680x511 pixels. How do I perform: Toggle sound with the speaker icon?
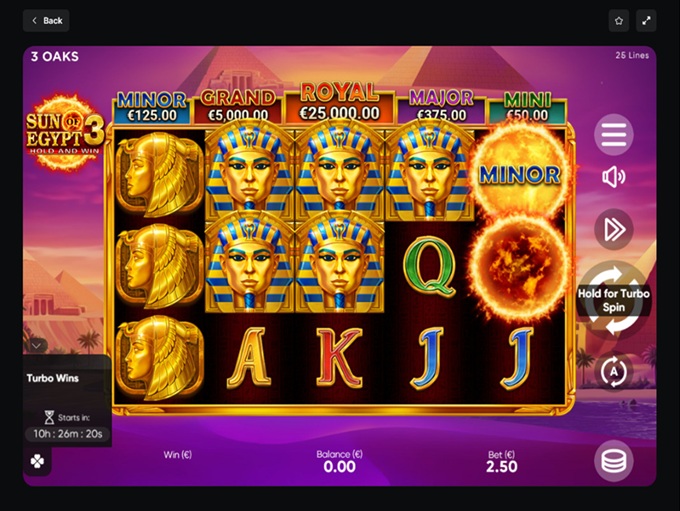(x=614, y=178)
